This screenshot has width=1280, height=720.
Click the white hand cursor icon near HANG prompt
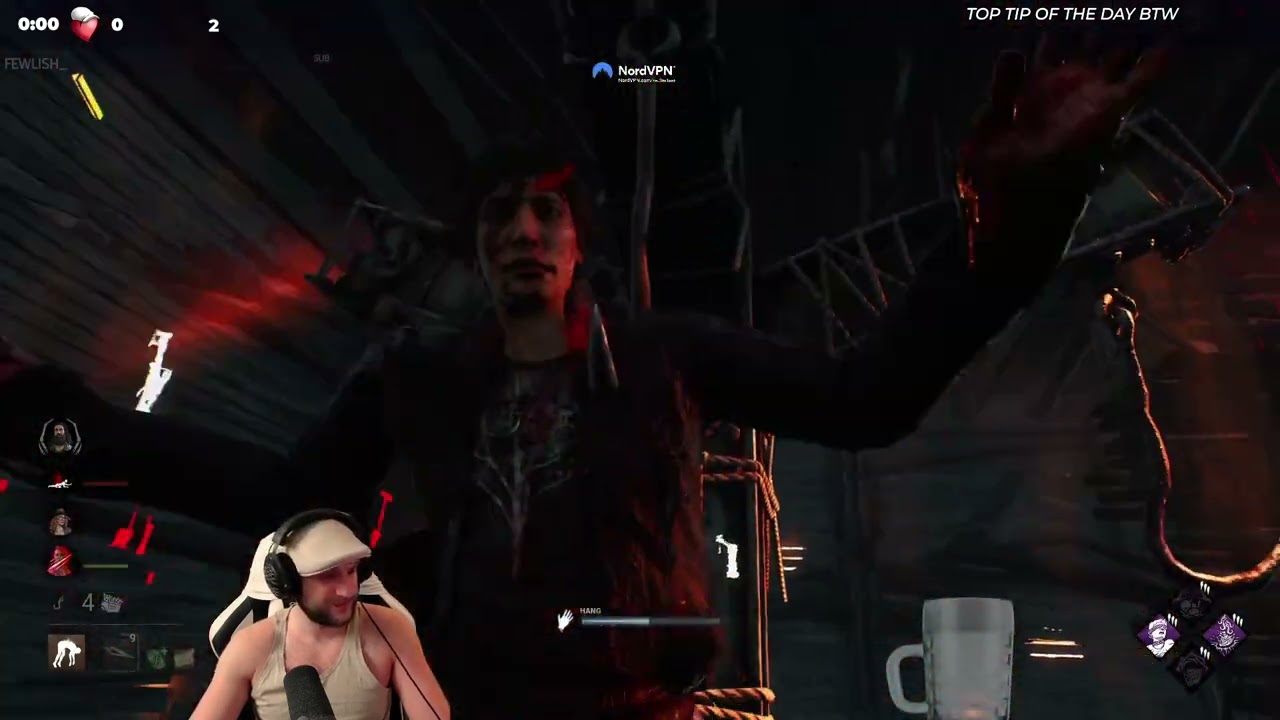point(565,621)
